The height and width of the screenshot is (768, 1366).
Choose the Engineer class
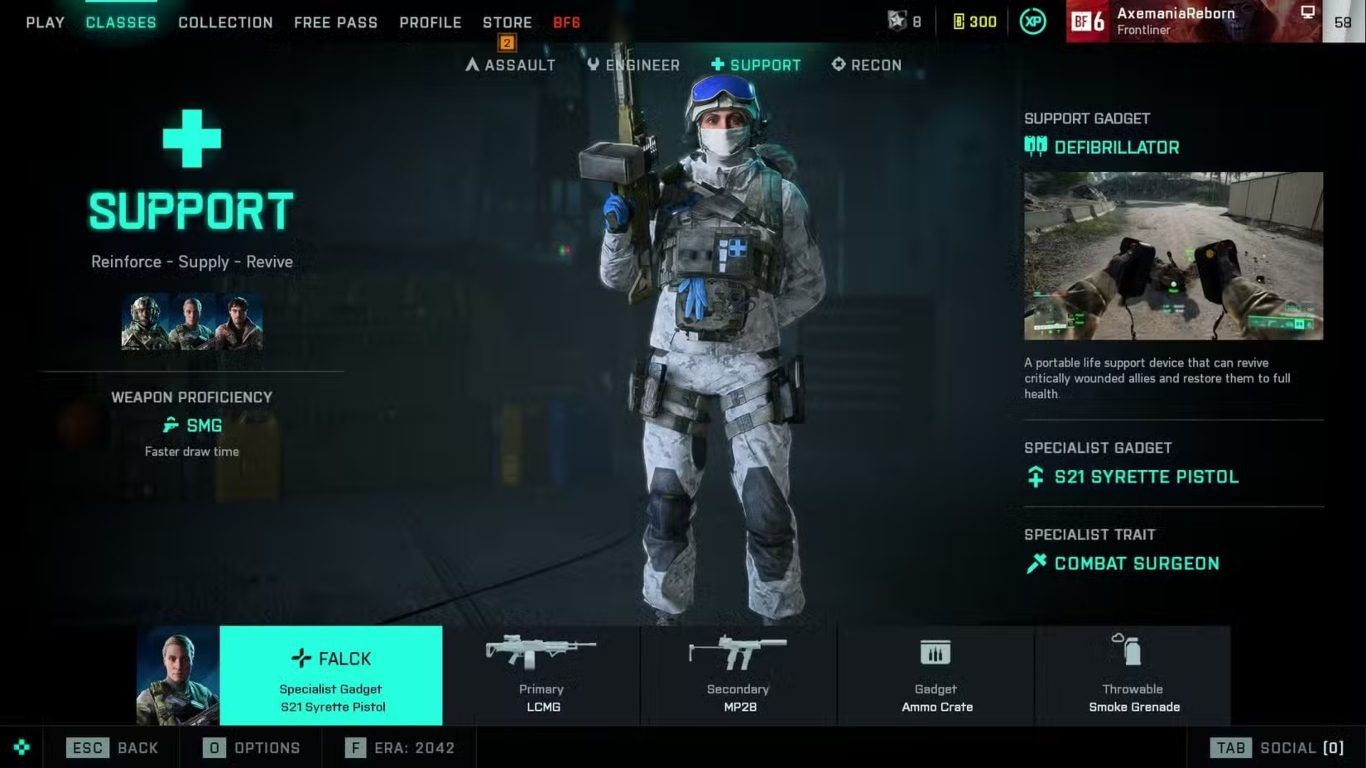pos(633,65)
